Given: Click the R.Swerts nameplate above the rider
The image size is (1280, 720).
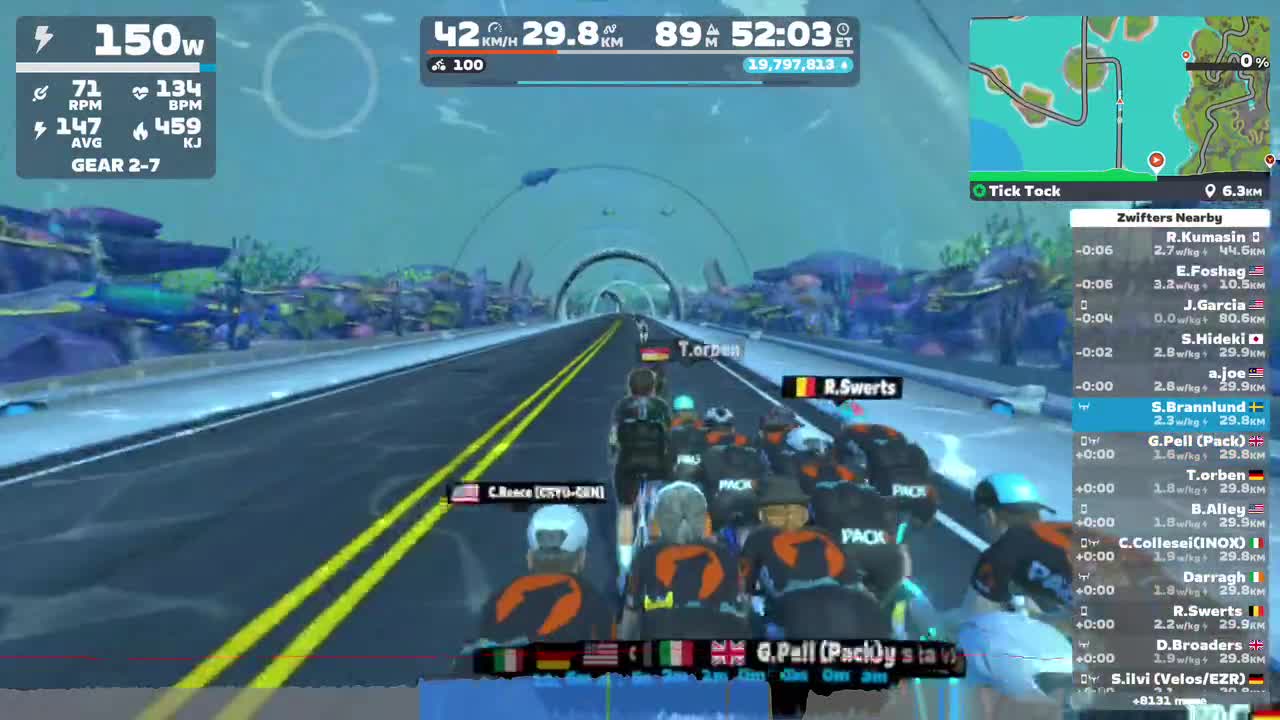Looking at the screenshot, I should click(x=843, y=387).
